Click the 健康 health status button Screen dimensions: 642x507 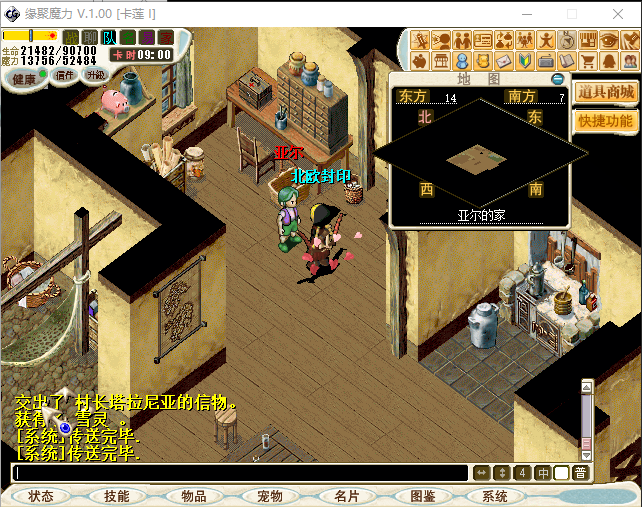click(x=23, y=78)
